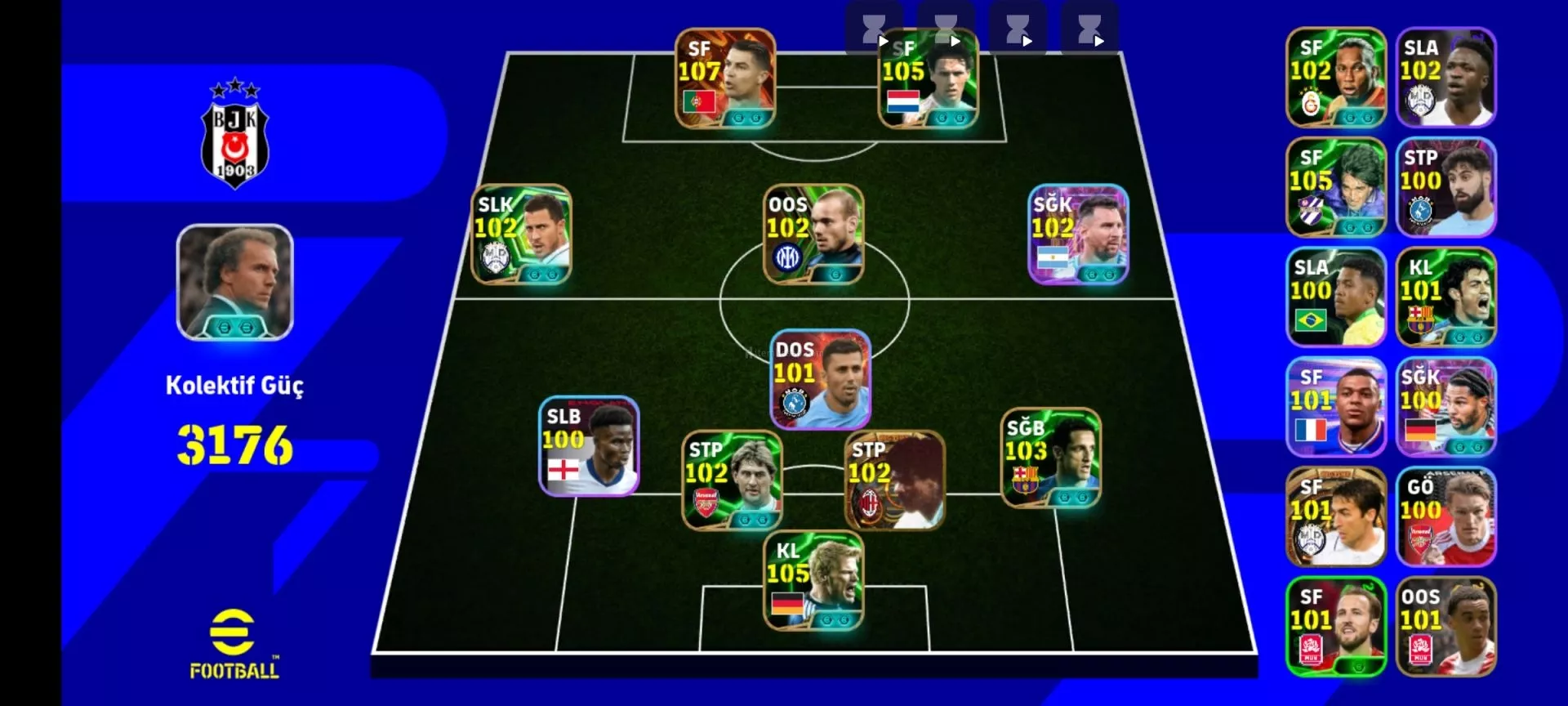Choose the DOS 101 defensive midfielder card
Viewport: 1568px width, 706px height.
click(821, 380)
